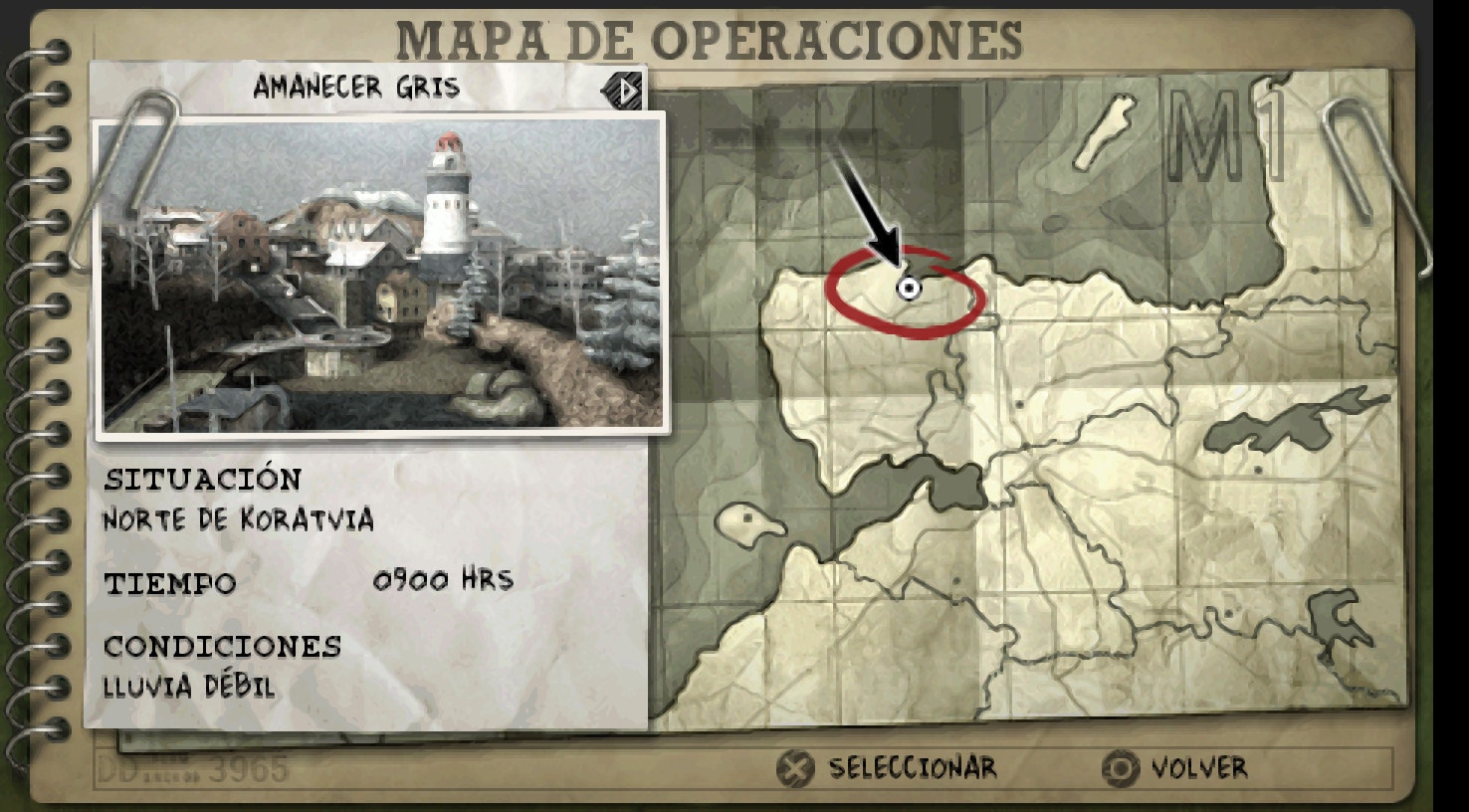Click the circle-button Volver icon

click(1123, 767)
